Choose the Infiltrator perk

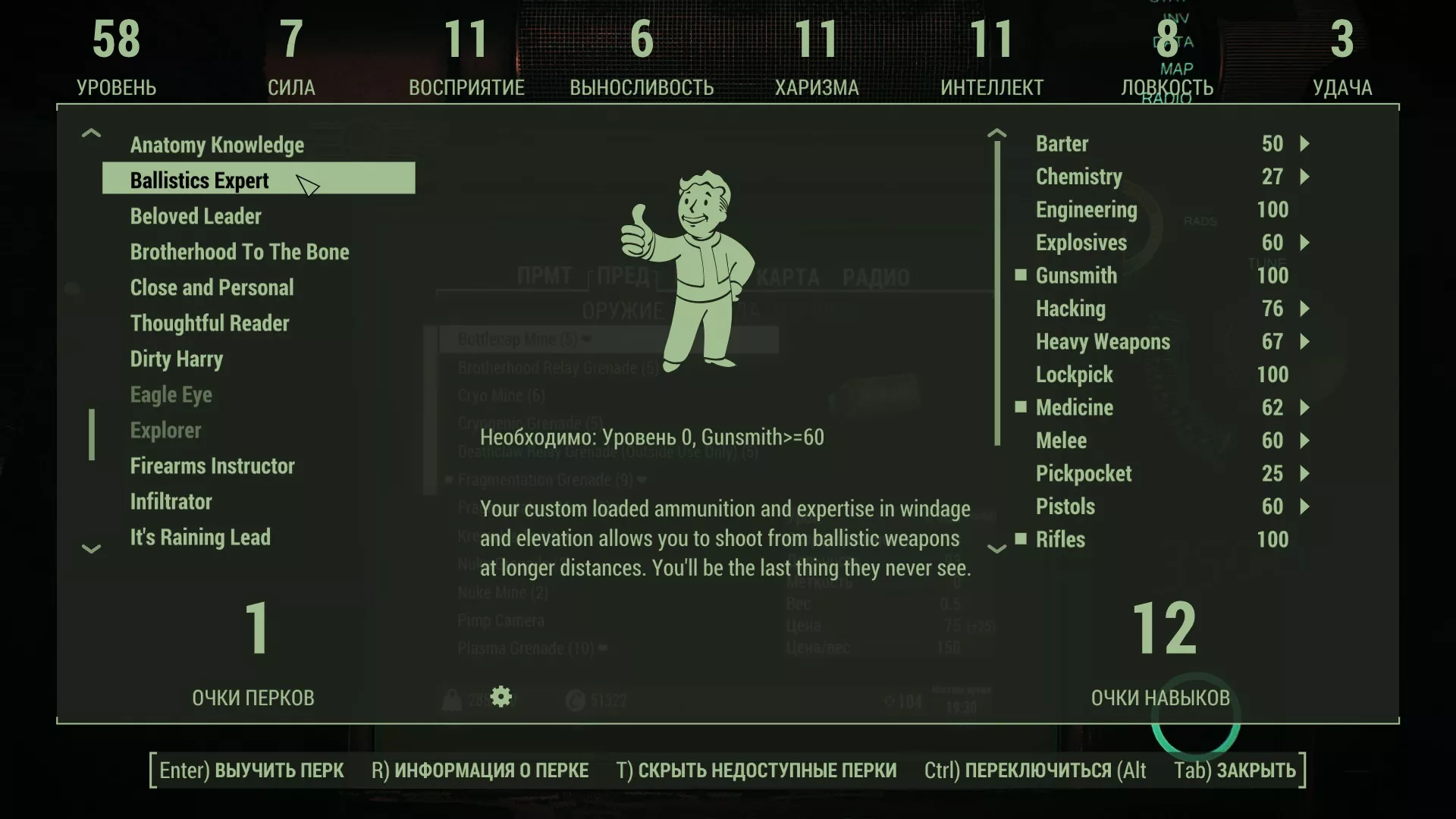[x=171, y=501]
